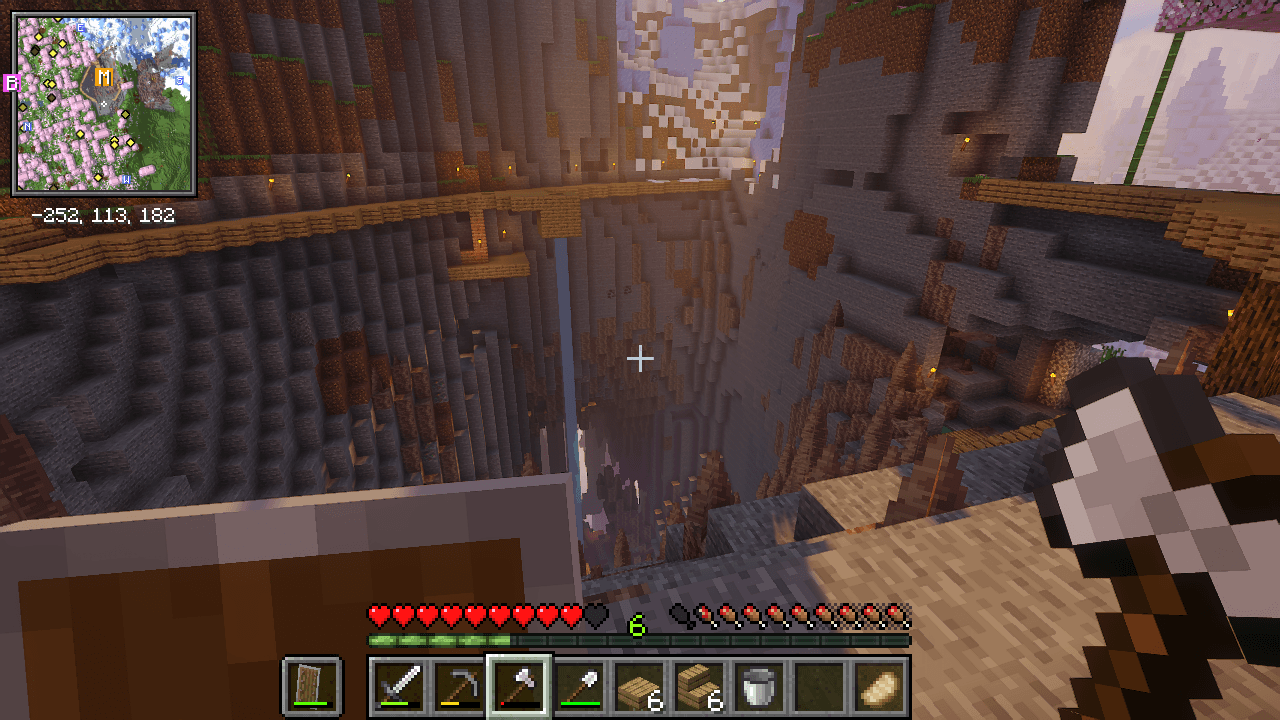Click the N cardinal marker on the minimap
The height and width of the screenshot is (720, 1280).
(27, 126)
